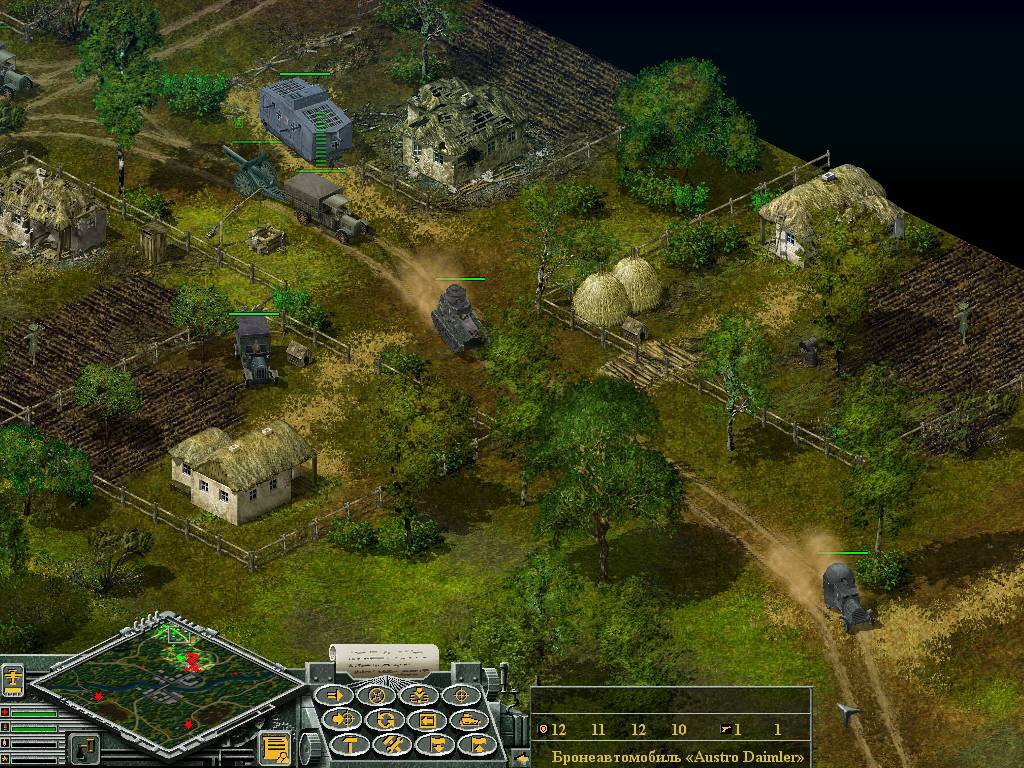This screenshot has height=768, width=1024.
Task: Click the rotate unit command button
Action: [385, 719]
